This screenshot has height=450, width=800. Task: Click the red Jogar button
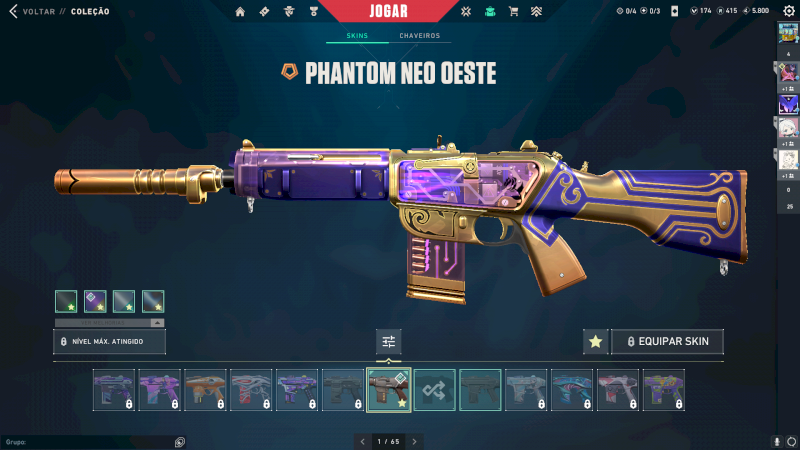point(389,11)
